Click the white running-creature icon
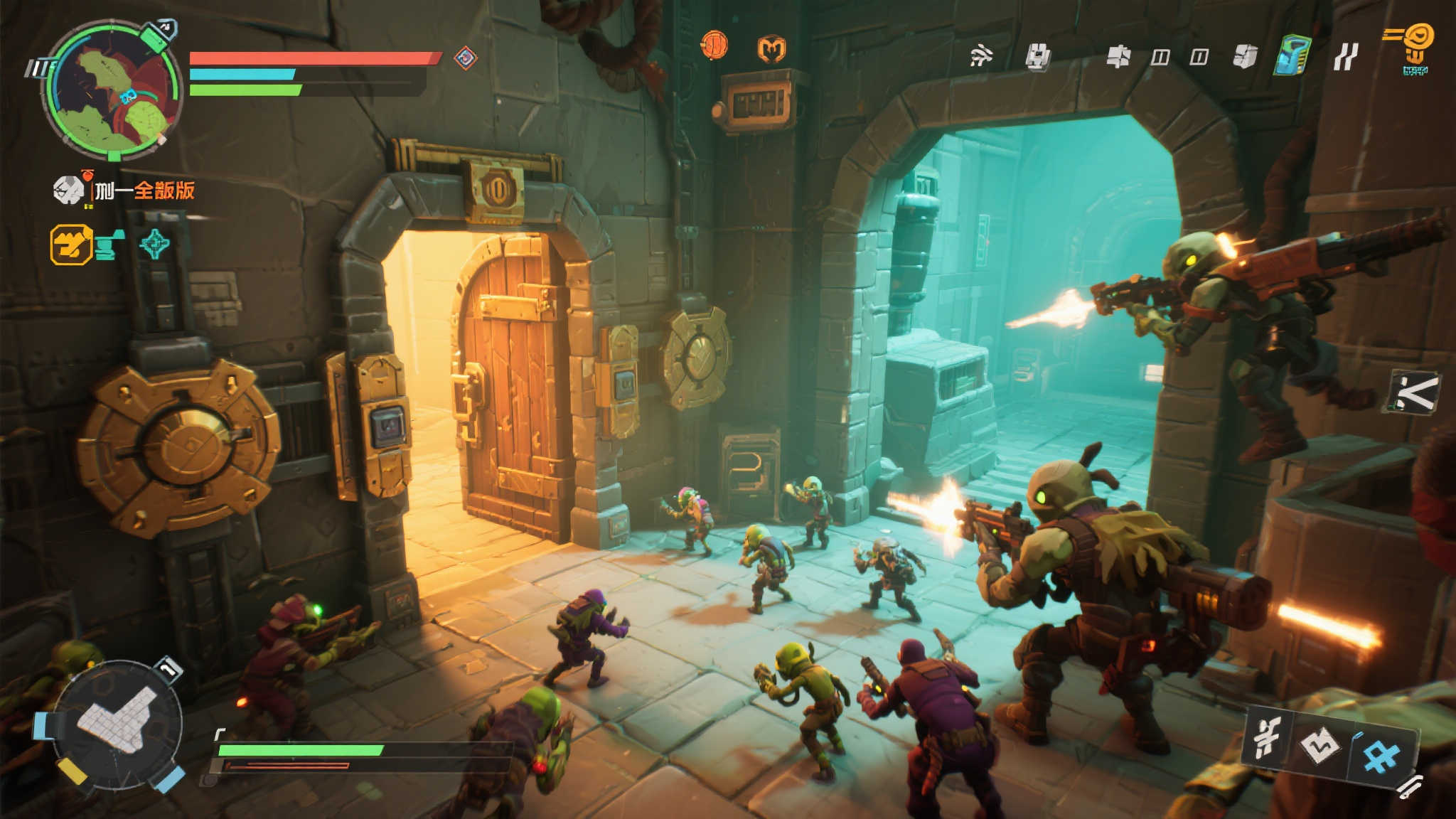The image size is (1456, 819). tap(981, 55)
